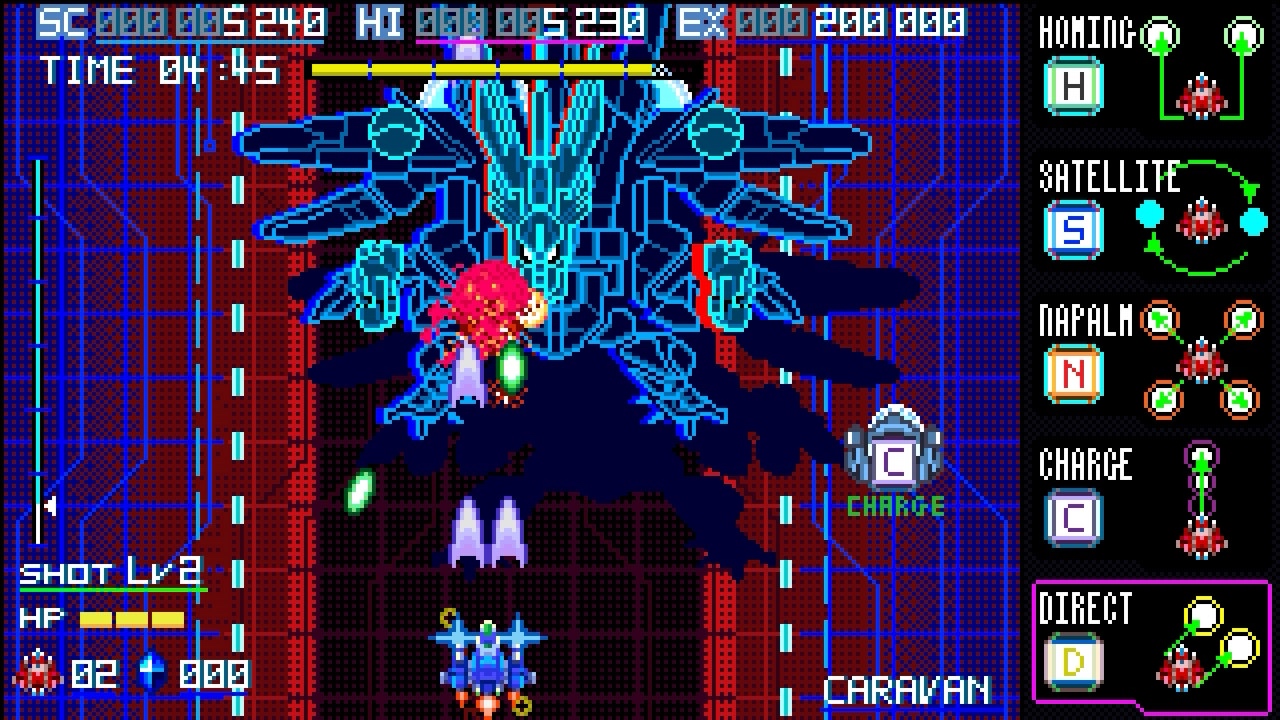Select the Charge weapon C icon
The image size is (1280, 720).
tap(1073, 517)
